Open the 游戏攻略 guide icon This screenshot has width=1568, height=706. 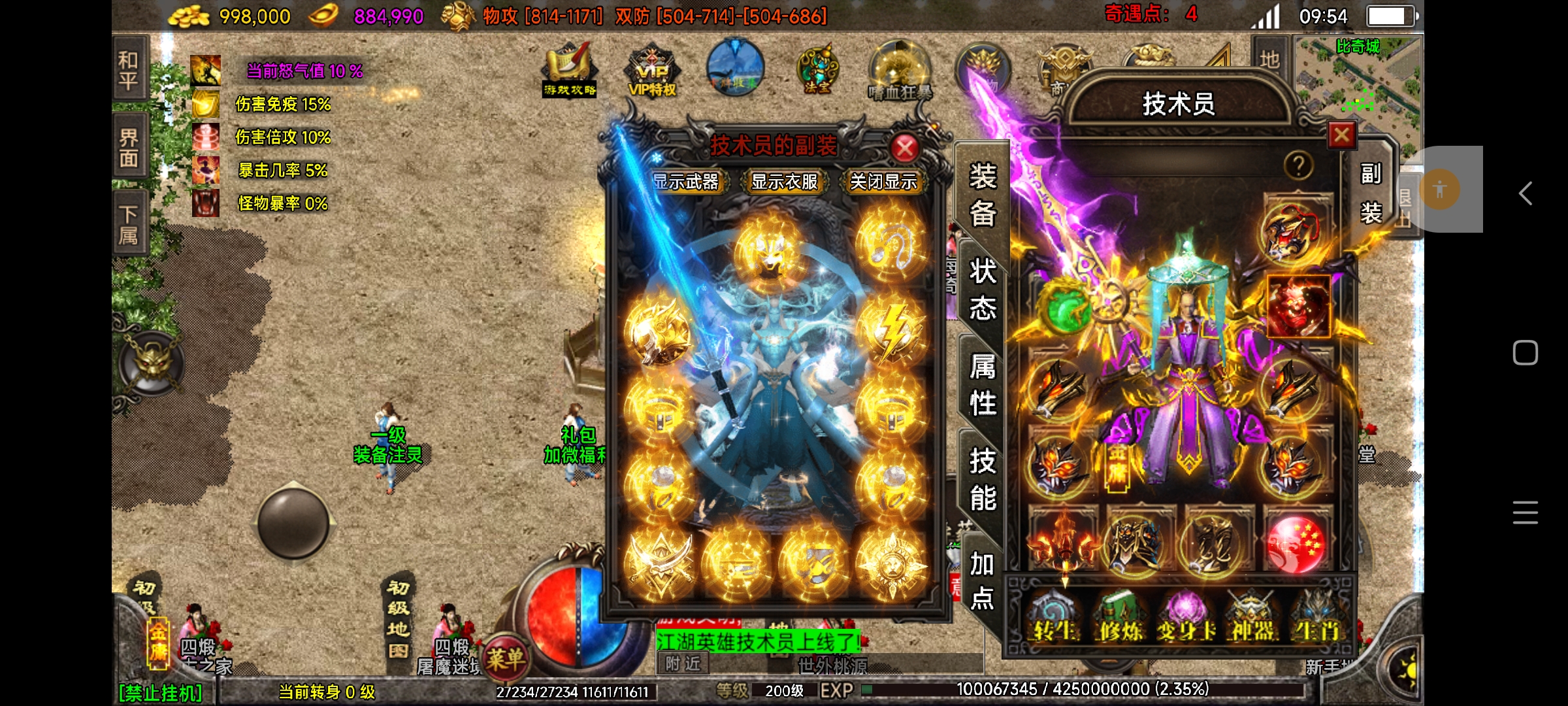pos(569,71)
